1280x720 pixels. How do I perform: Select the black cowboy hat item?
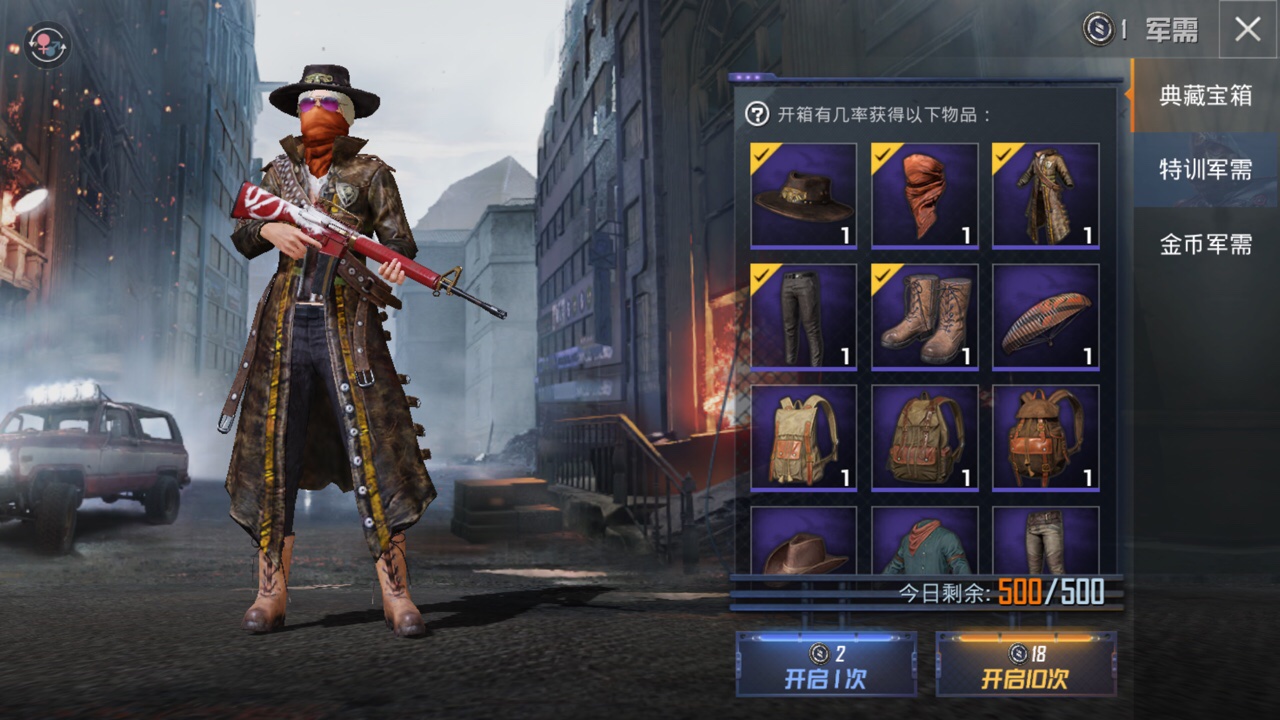(x=804, y=195)
